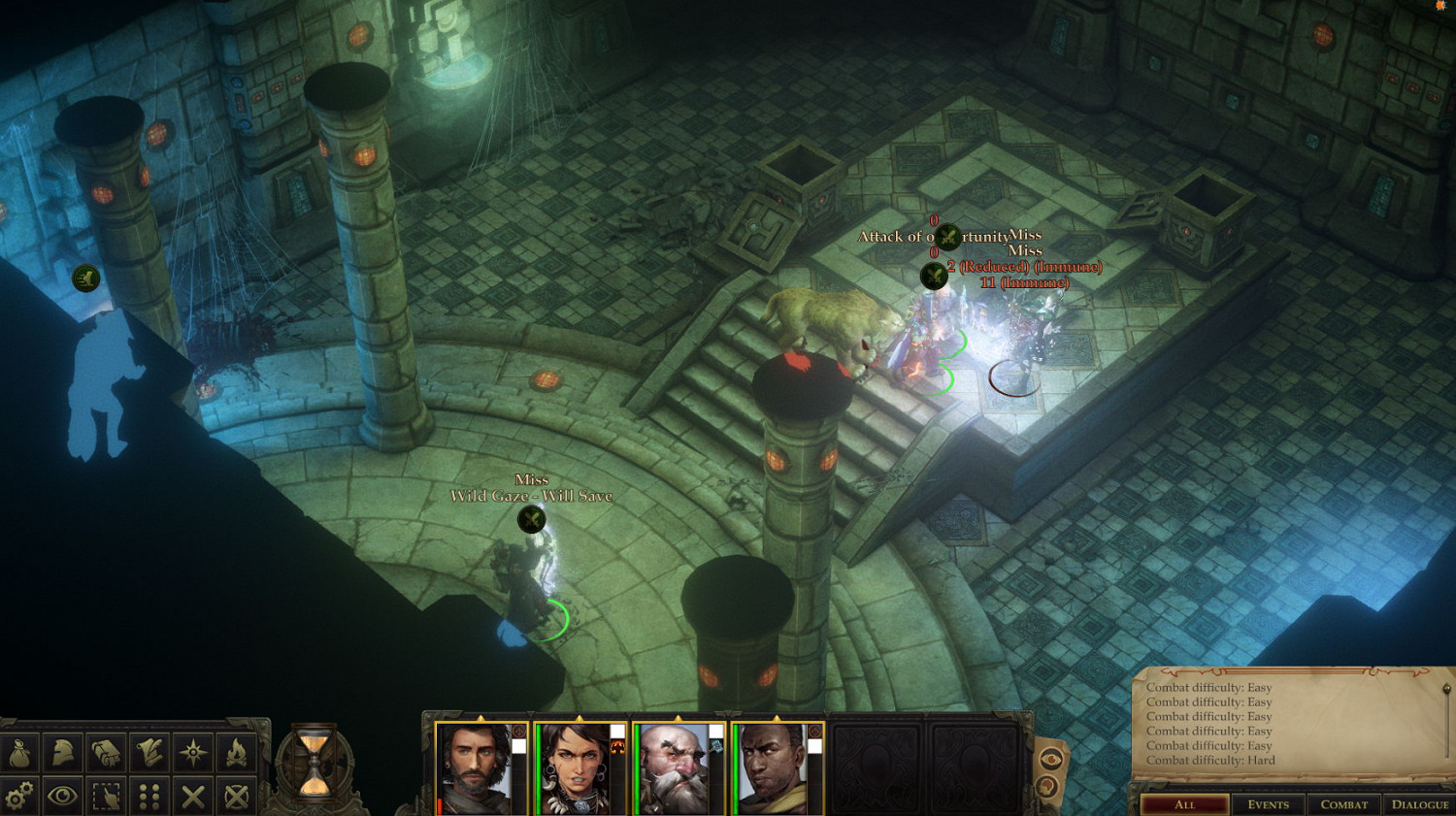Click the hourglass pause control

click(x=313, y=764)
